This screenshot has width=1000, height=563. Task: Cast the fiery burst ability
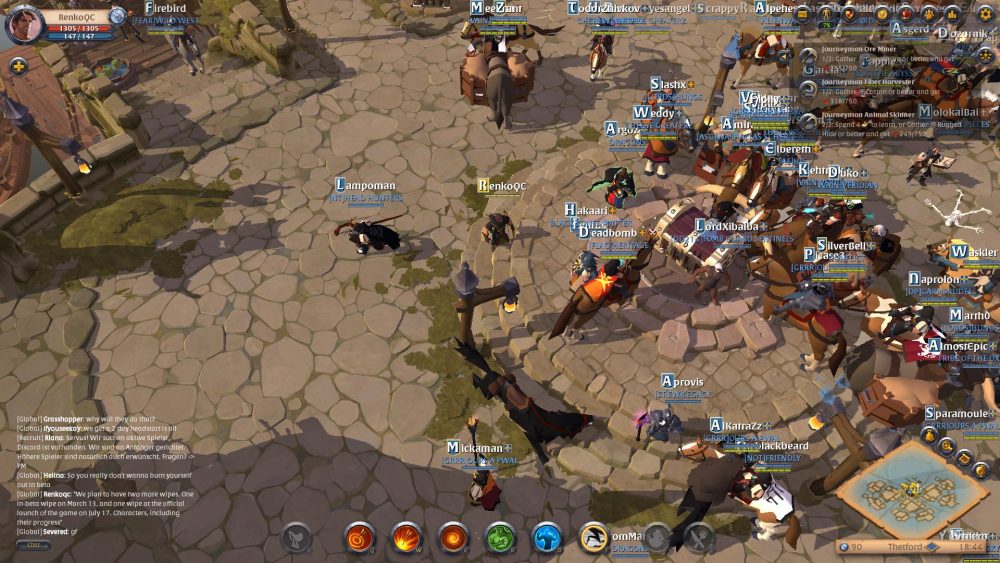pyautogui.click(x=406, y=538)
